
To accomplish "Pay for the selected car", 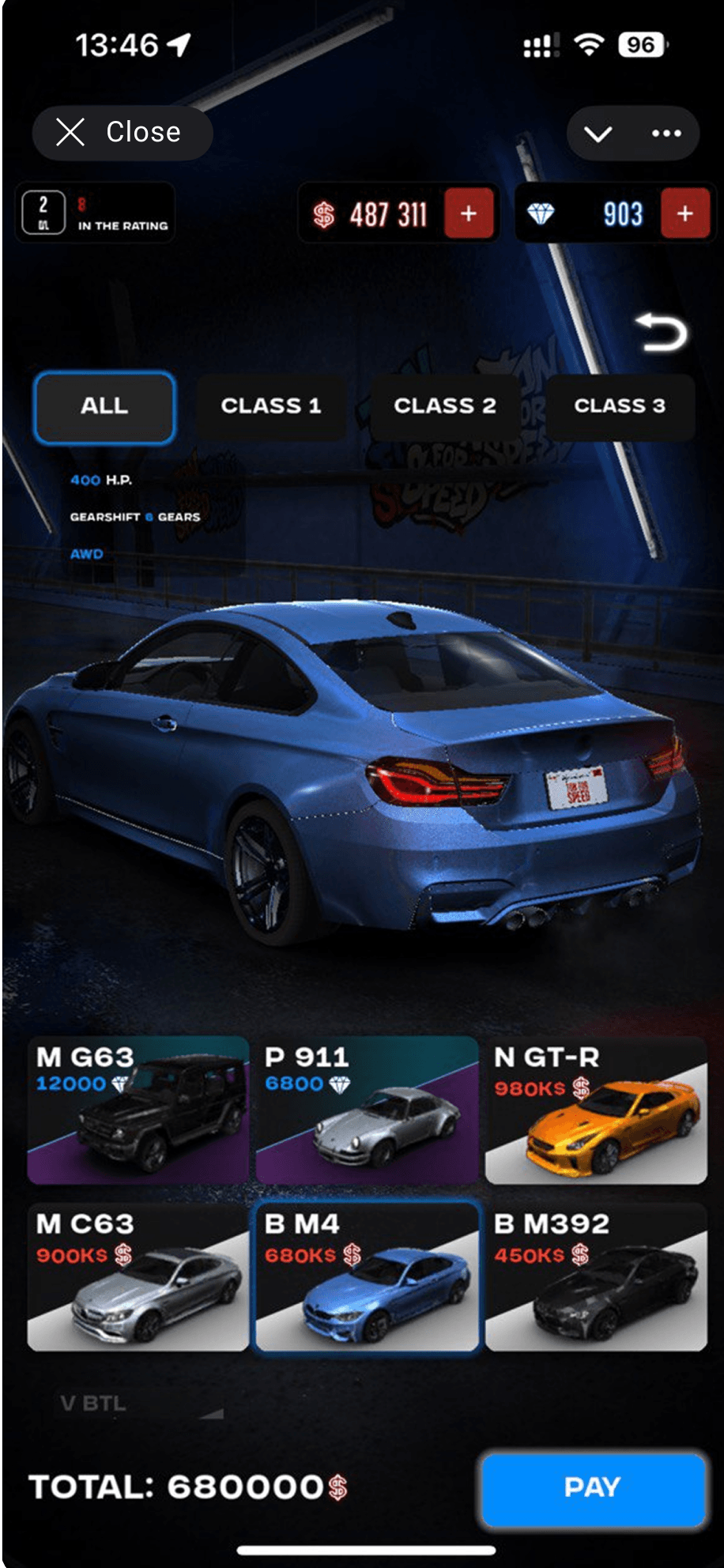I will 593,1487.
